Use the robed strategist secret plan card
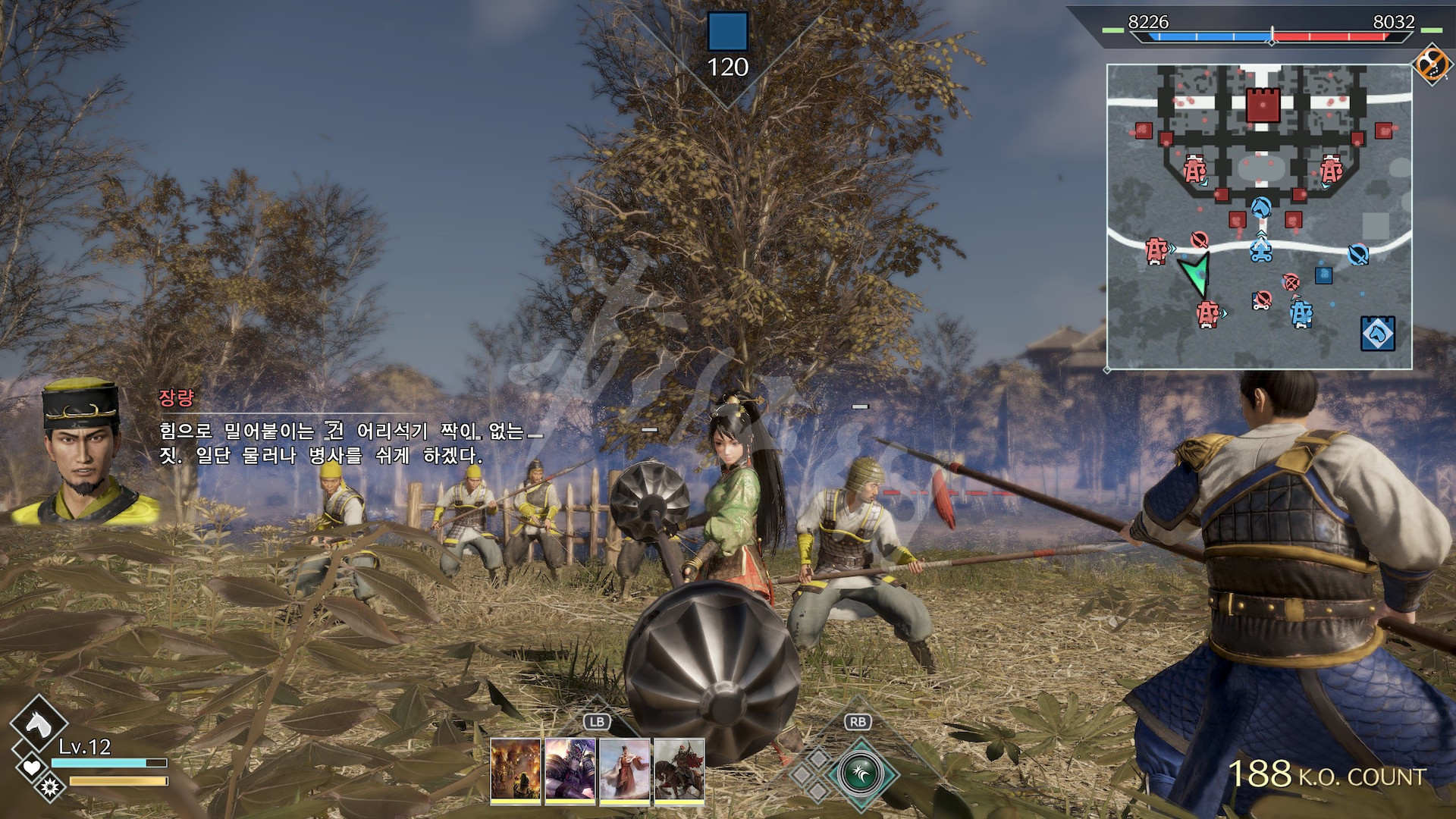1456x819 pixels. (x=625, y=770)
